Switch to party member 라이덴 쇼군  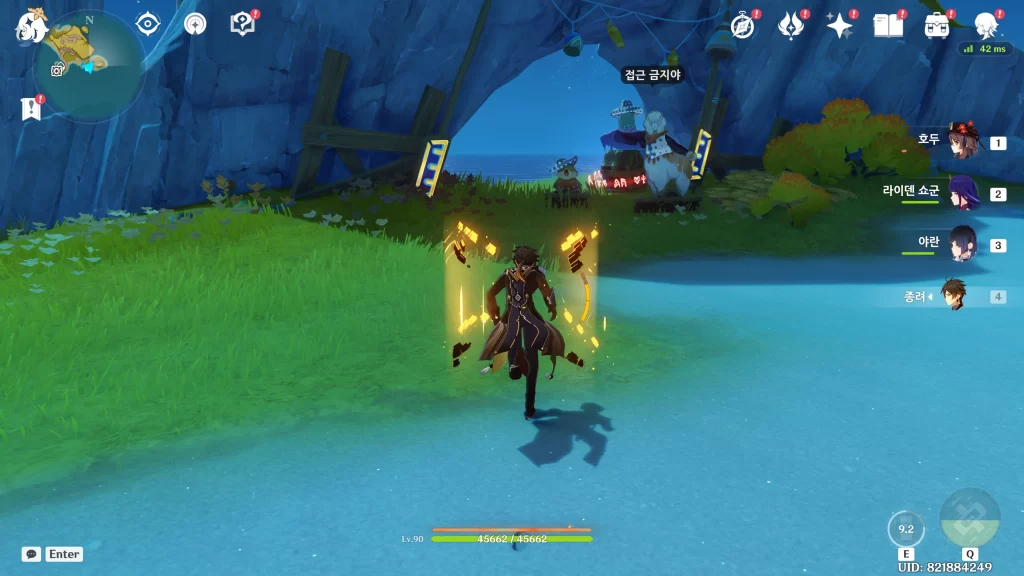click(960, 192)
